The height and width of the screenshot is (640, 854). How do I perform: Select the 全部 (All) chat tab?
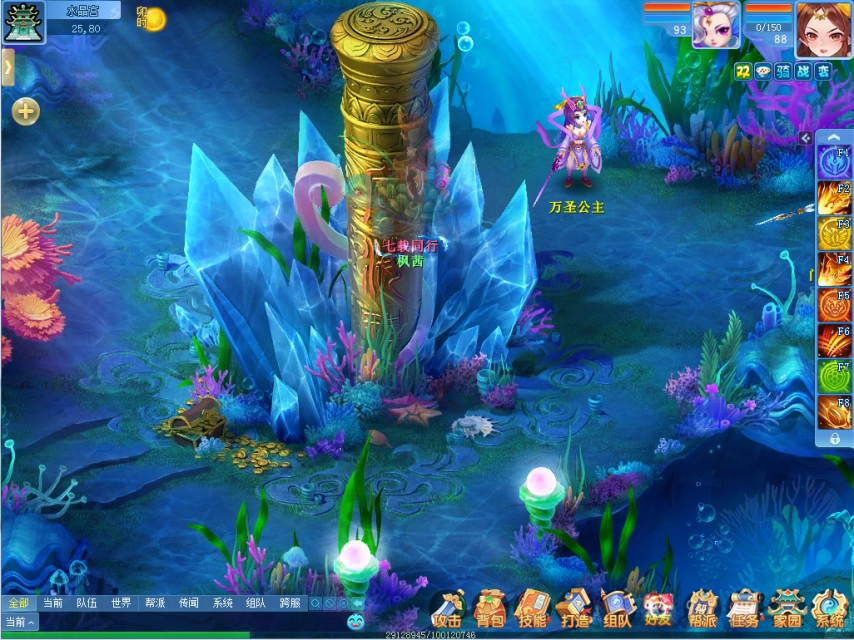pos(18,603)
